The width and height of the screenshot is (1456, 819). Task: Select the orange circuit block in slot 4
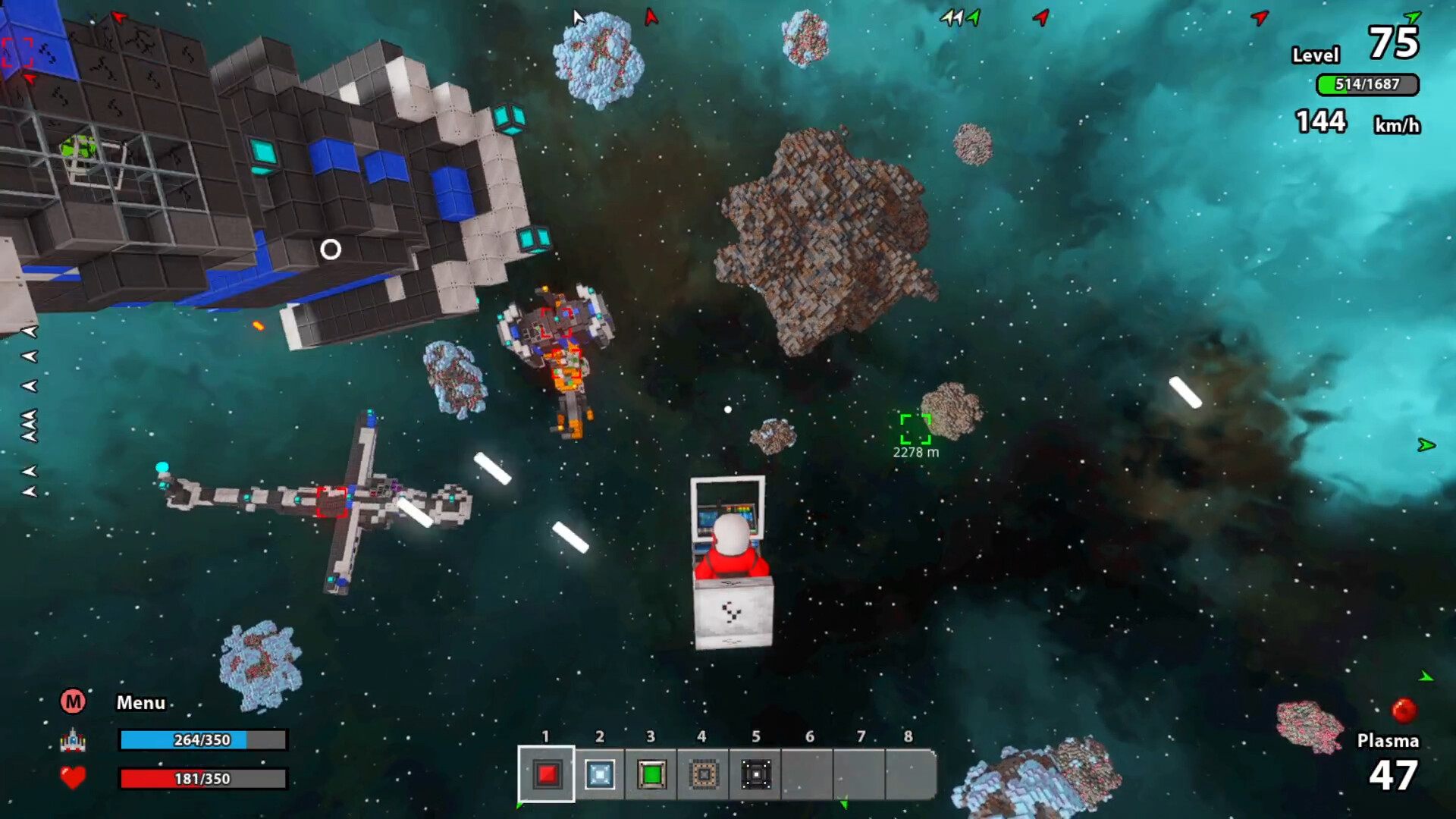(703, 774)
